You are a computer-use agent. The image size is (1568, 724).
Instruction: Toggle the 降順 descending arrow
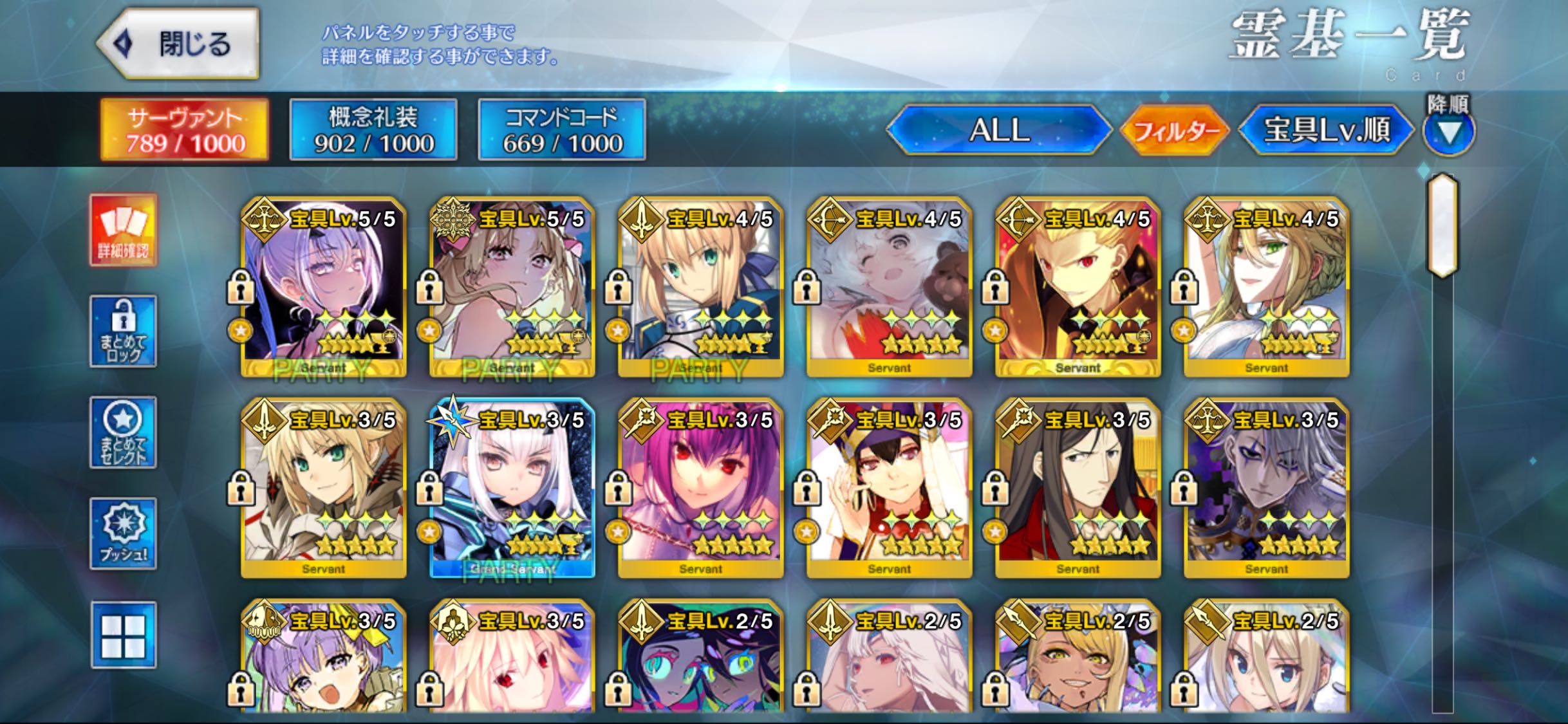1448,132
